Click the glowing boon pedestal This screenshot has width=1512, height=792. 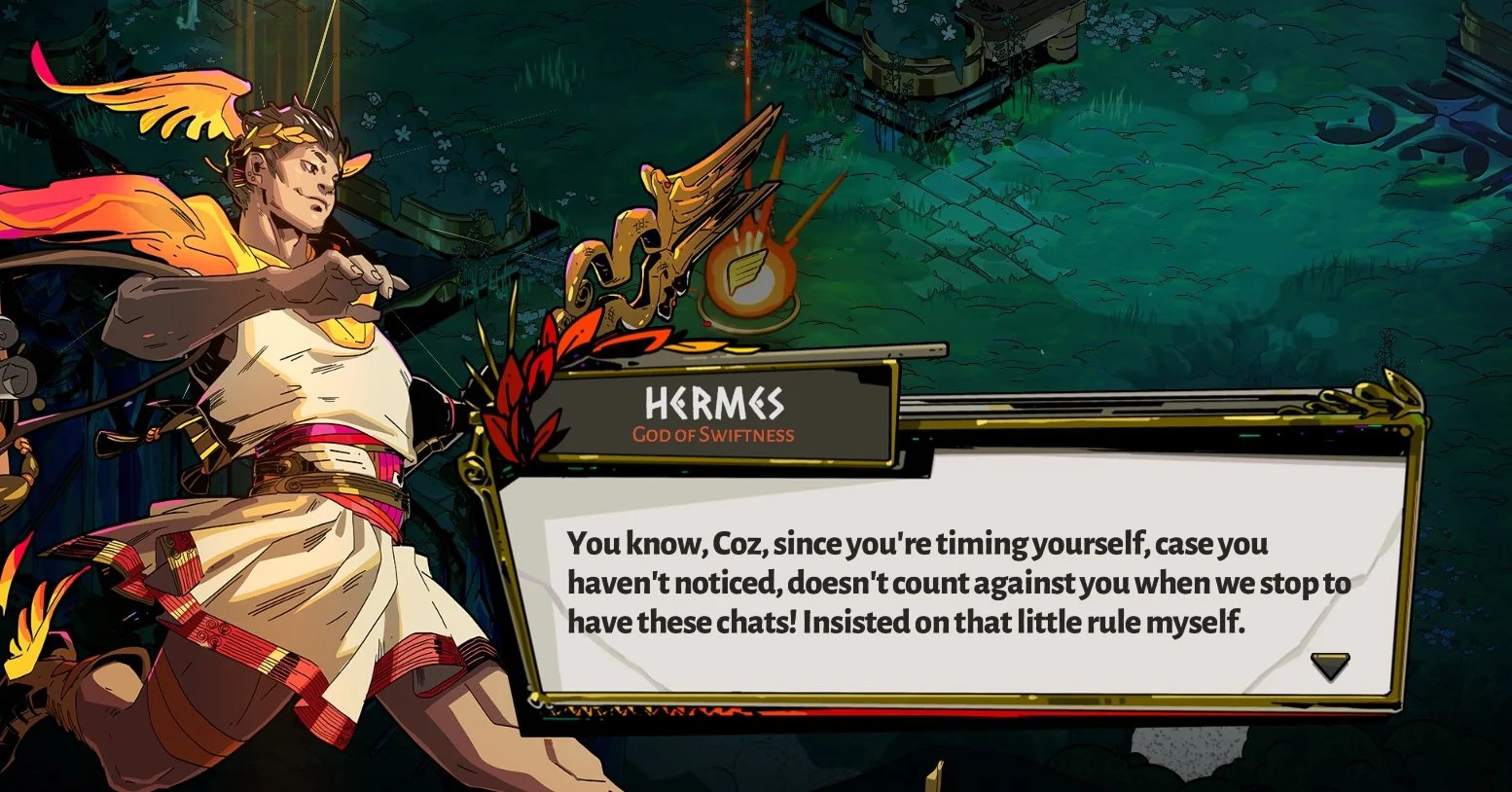(x=749, y=311)
